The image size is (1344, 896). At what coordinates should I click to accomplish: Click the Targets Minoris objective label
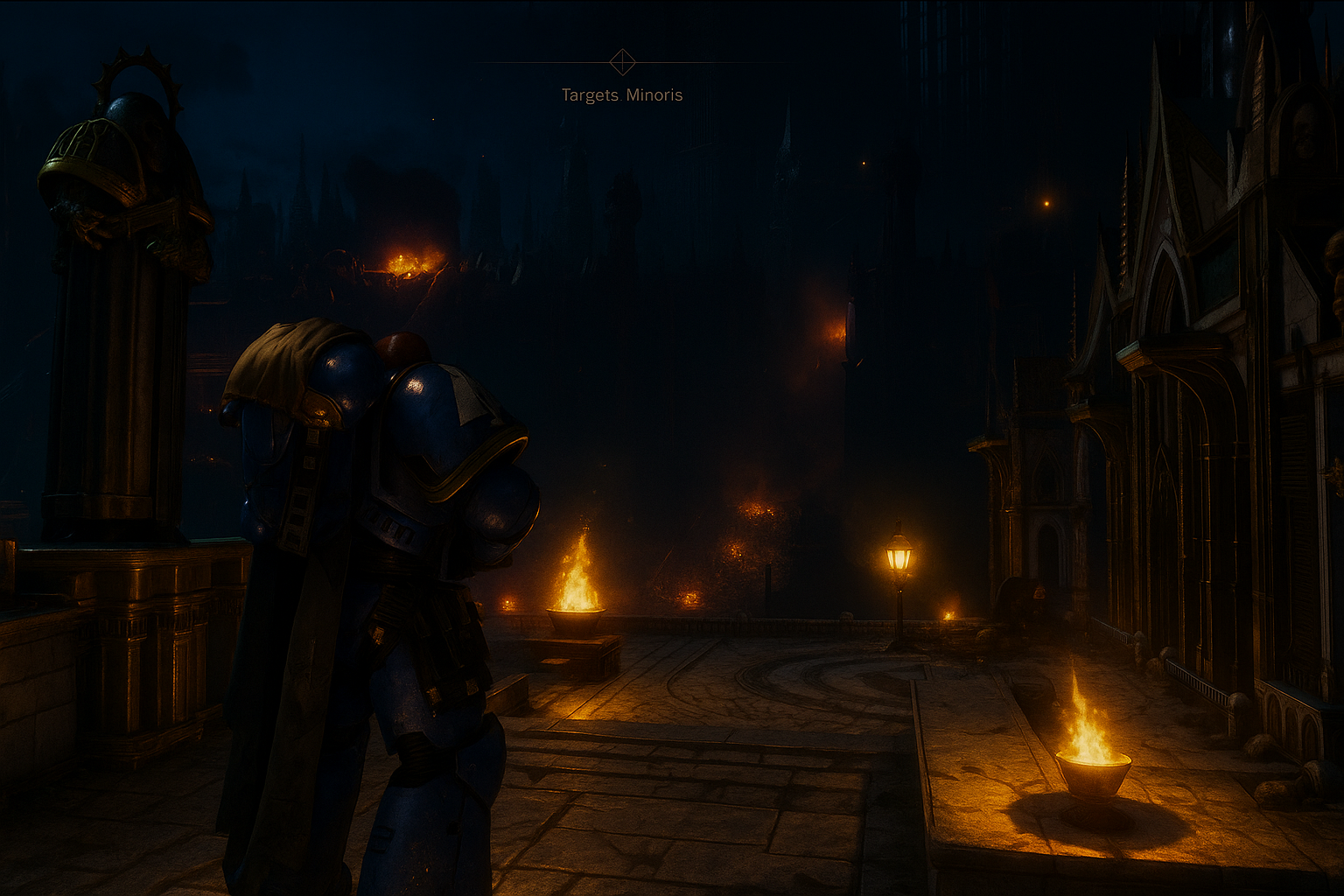(621, 95)
